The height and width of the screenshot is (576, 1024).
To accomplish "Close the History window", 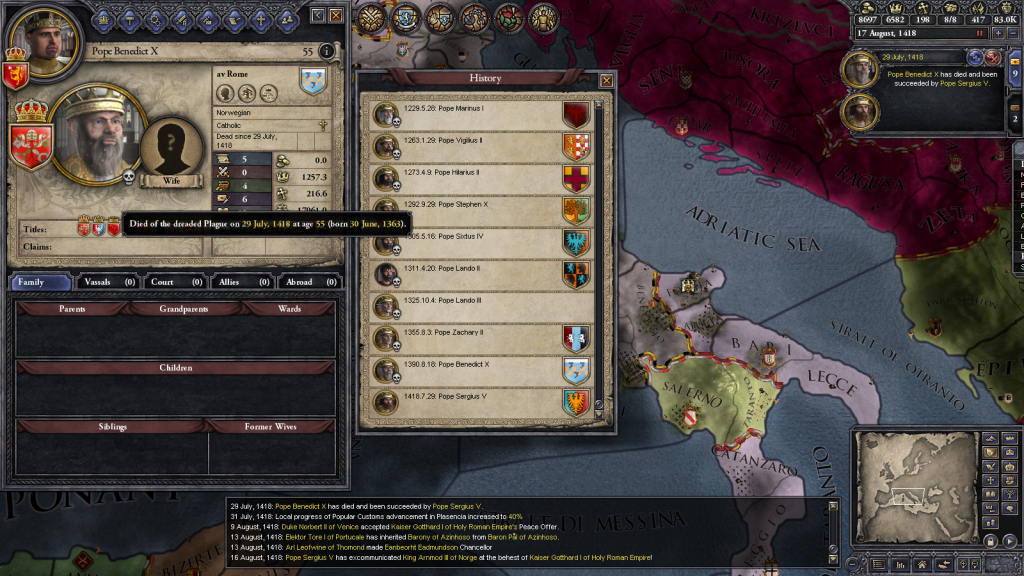I will (x=606, y=80).
